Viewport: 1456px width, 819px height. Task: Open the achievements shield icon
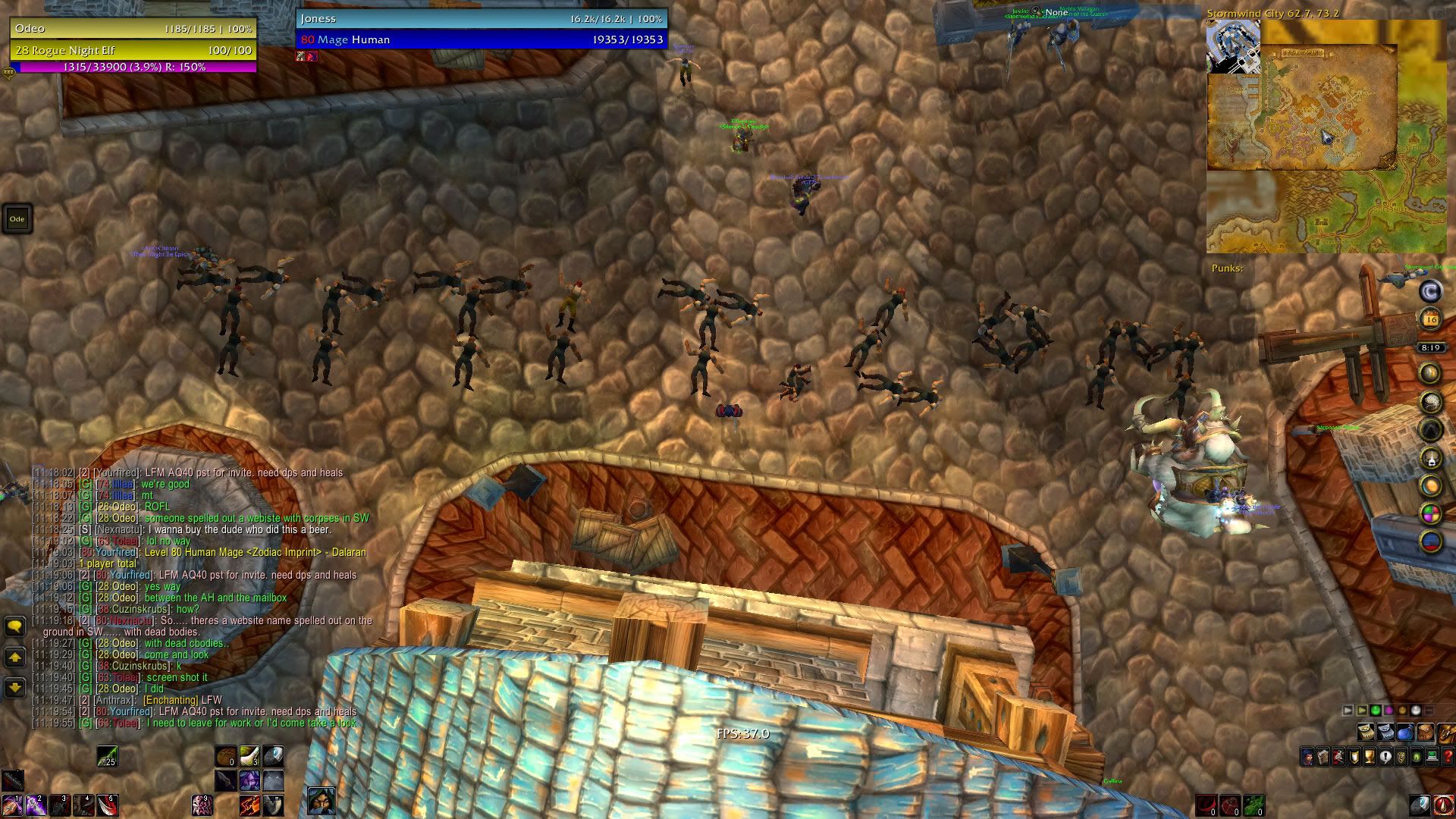pyautogui.click(x=1354, y=757)
